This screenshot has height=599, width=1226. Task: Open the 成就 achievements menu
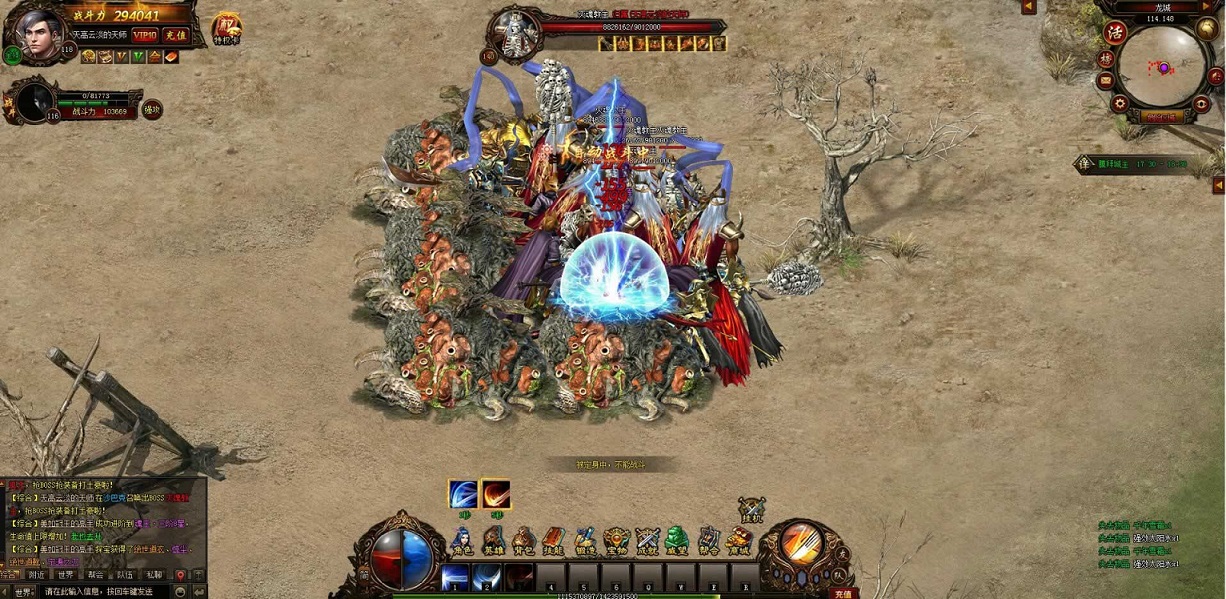(x=647, y=540)
